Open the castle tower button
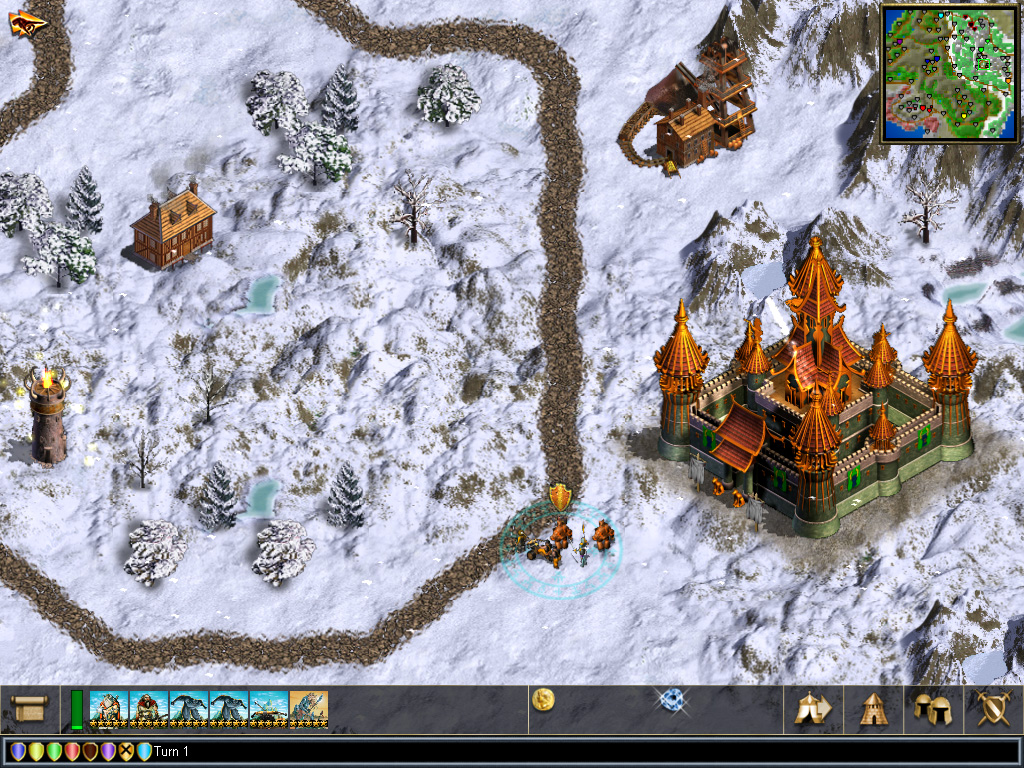 tap(874, 709)
